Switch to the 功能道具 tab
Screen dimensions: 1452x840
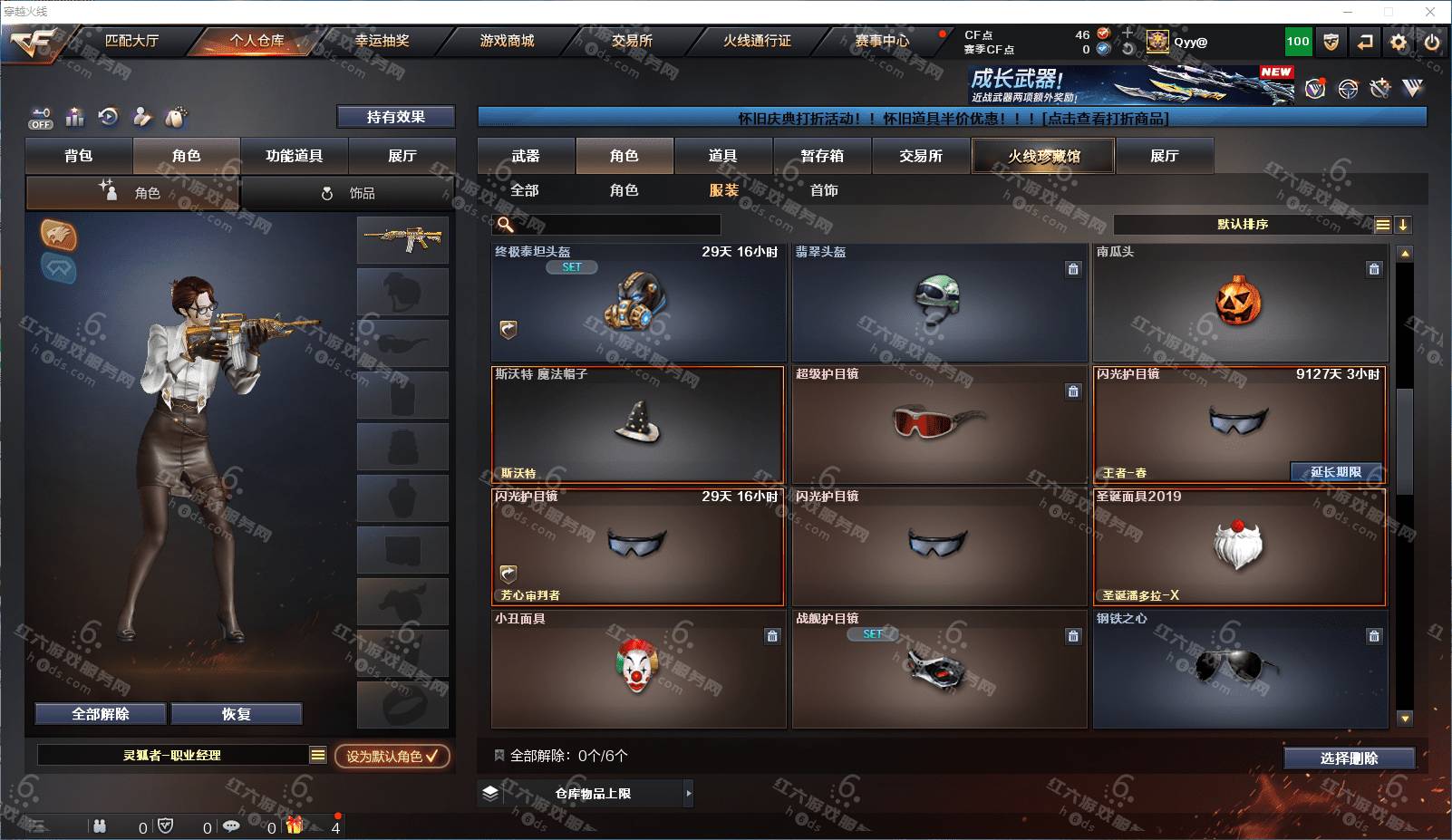[294, 156]
